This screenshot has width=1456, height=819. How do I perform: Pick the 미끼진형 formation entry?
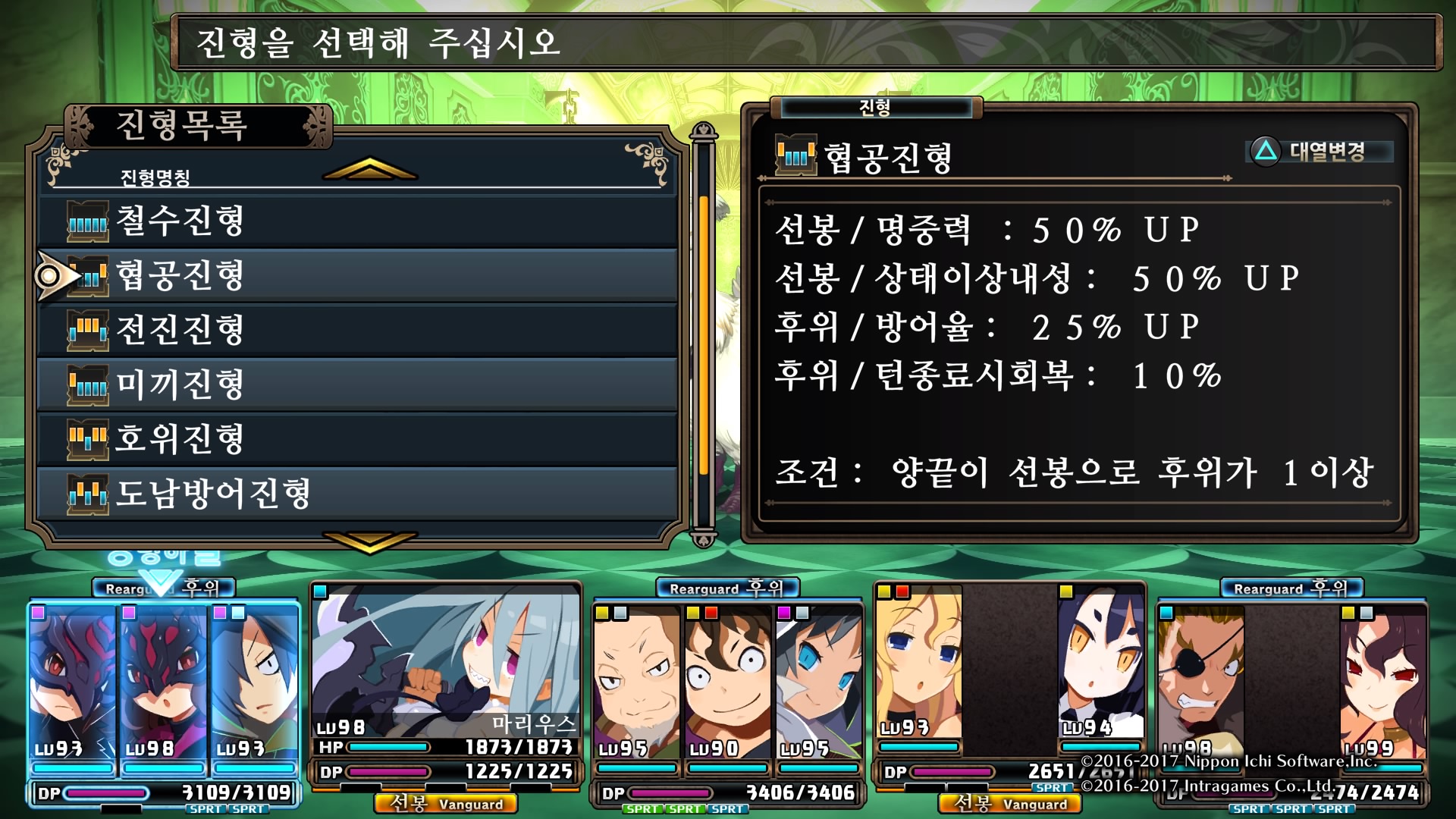(x=356, y=384)
